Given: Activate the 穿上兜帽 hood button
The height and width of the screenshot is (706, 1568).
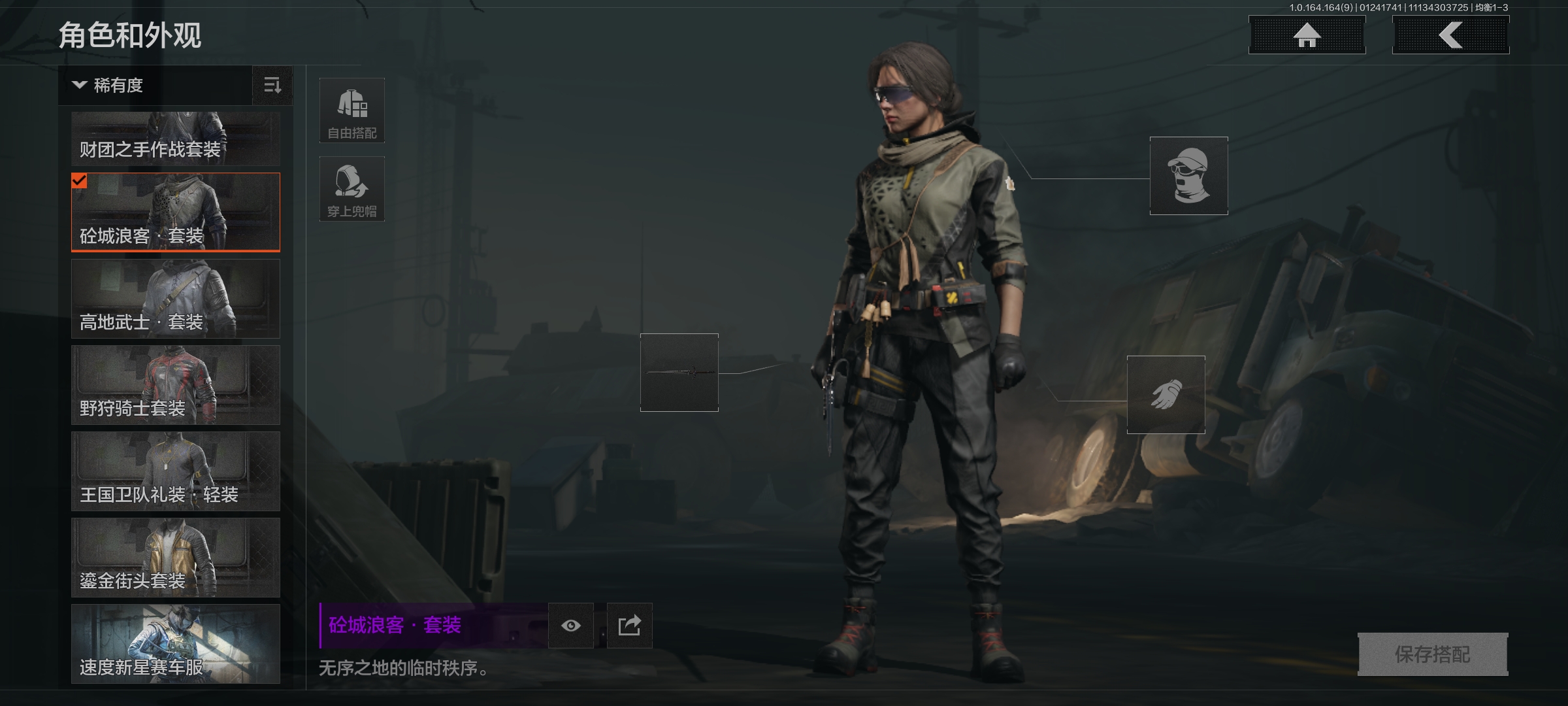Looking at the screenshot, I should coord(351,188).
